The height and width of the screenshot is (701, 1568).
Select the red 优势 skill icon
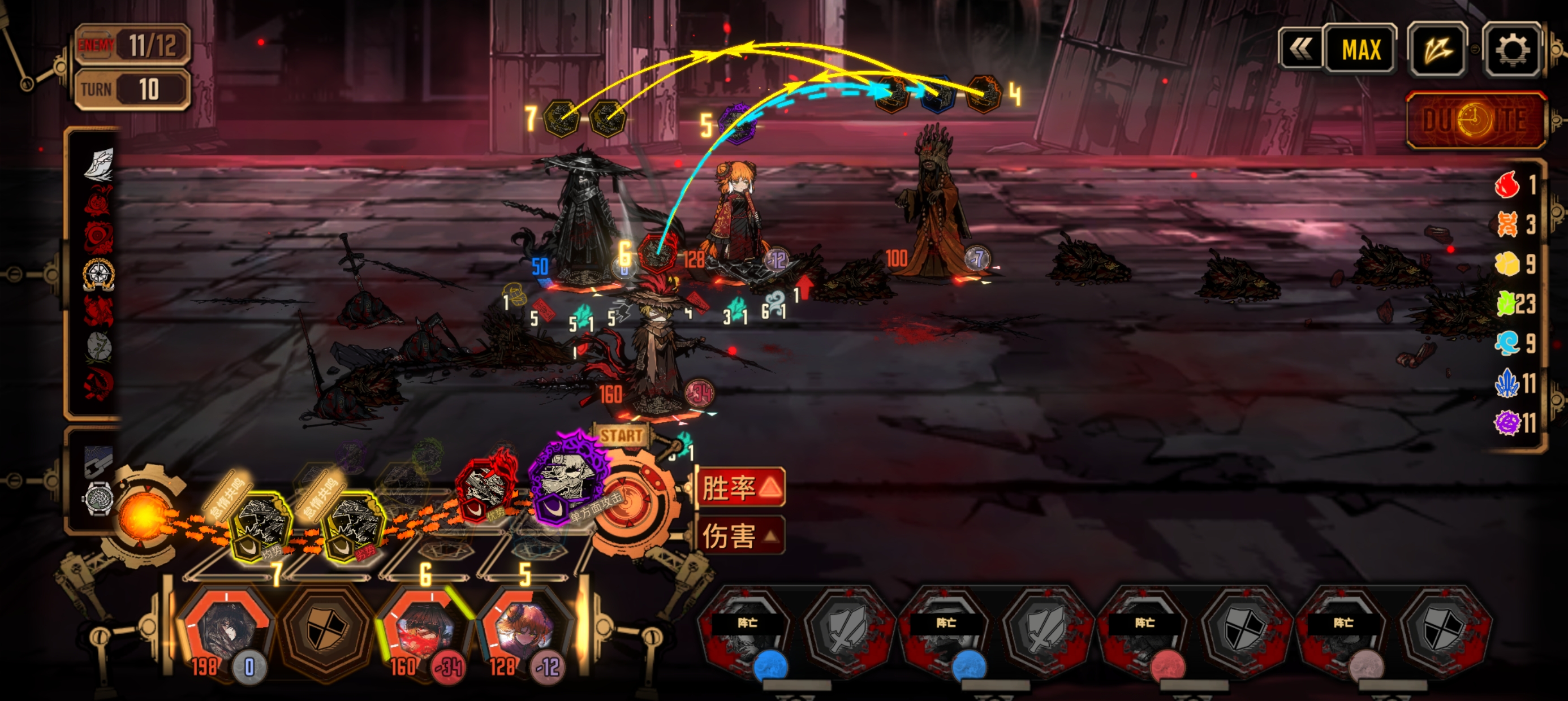pyautogui.click(x=485, y=488)
